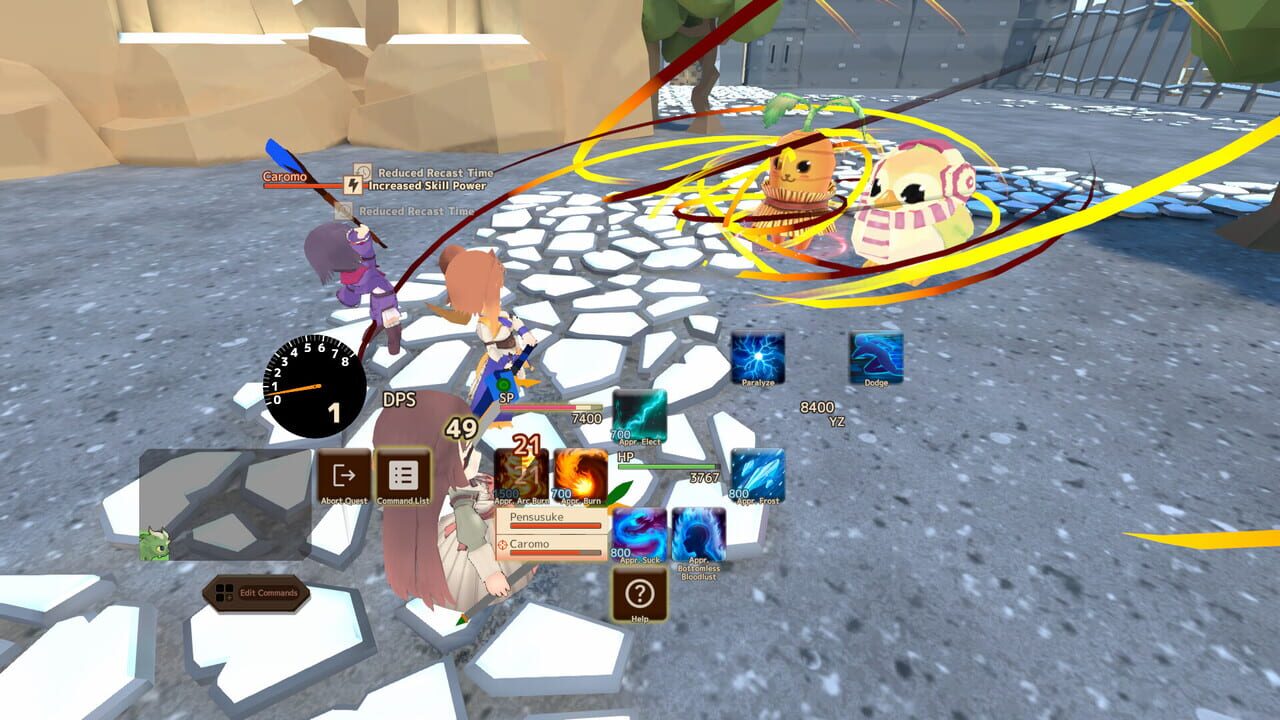
Task: Activate the Paralyze skill icon
Action: [757, 356]
